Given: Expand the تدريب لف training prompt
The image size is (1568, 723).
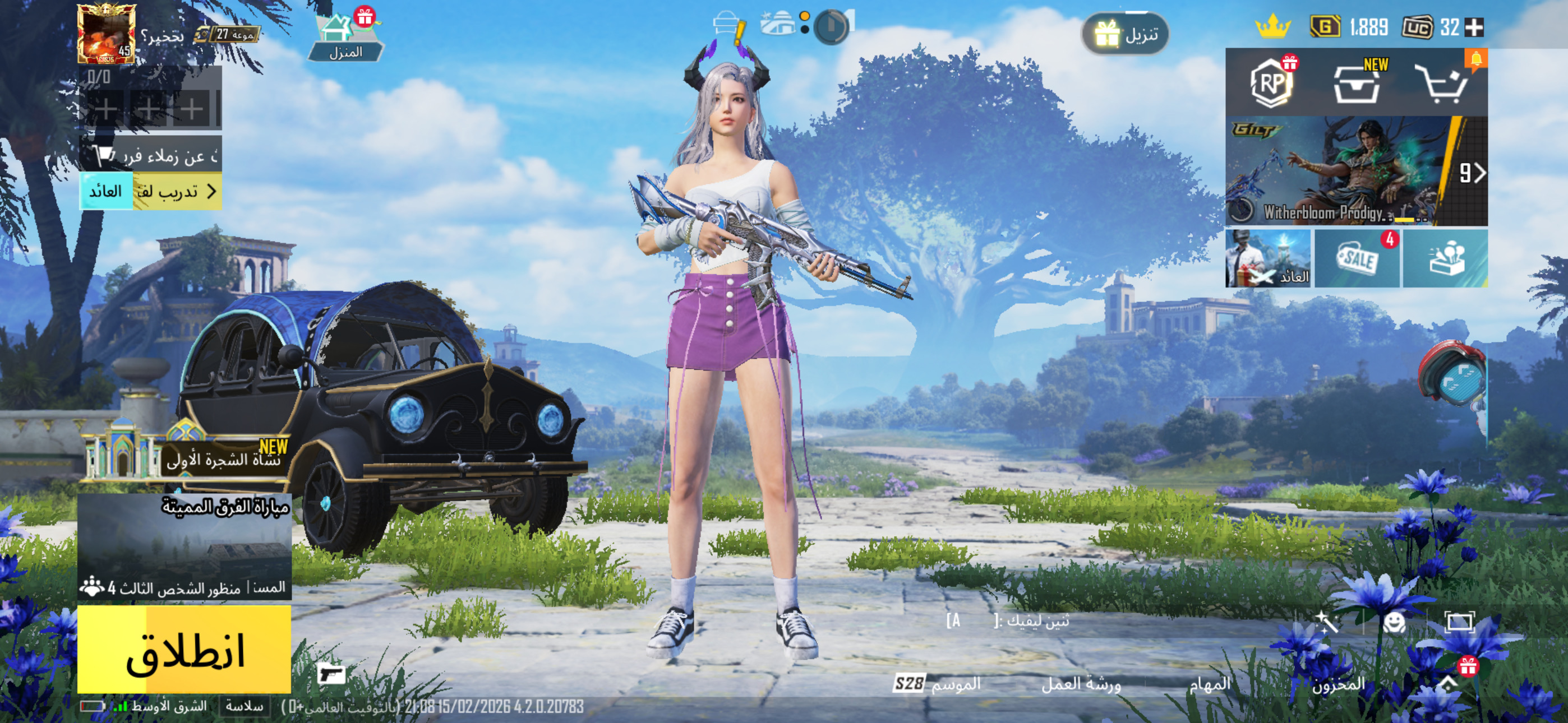Looking at the screenshot, I should [177, 192].
